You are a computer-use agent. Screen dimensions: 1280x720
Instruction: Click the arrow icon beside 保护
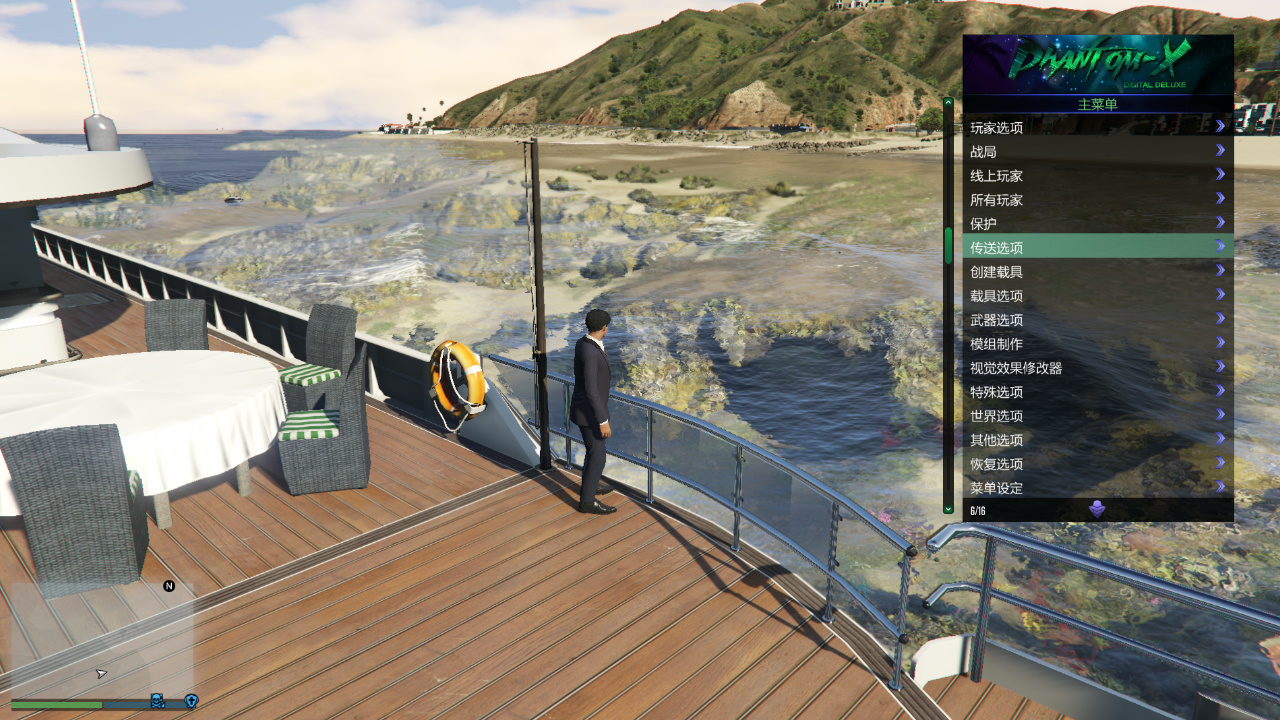coord(1220,222)
